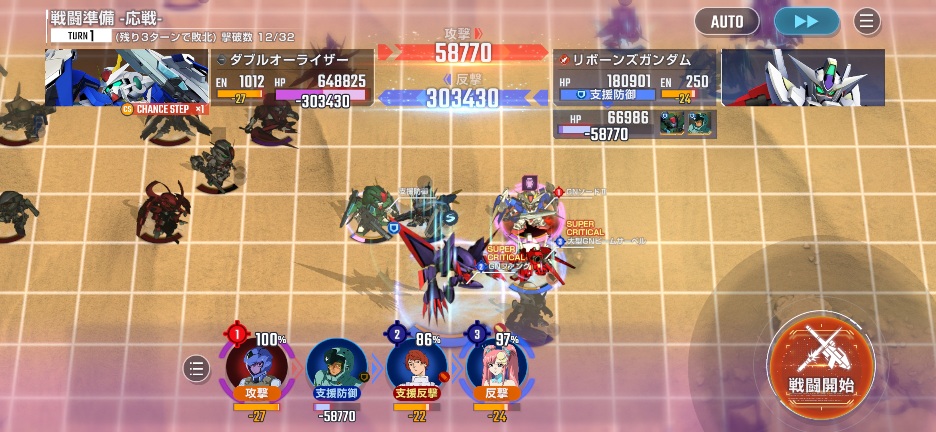Pick the 反撃 pilot portrait with 97%
This screenshot has width=936, height=432.
(x=497, y=365)
